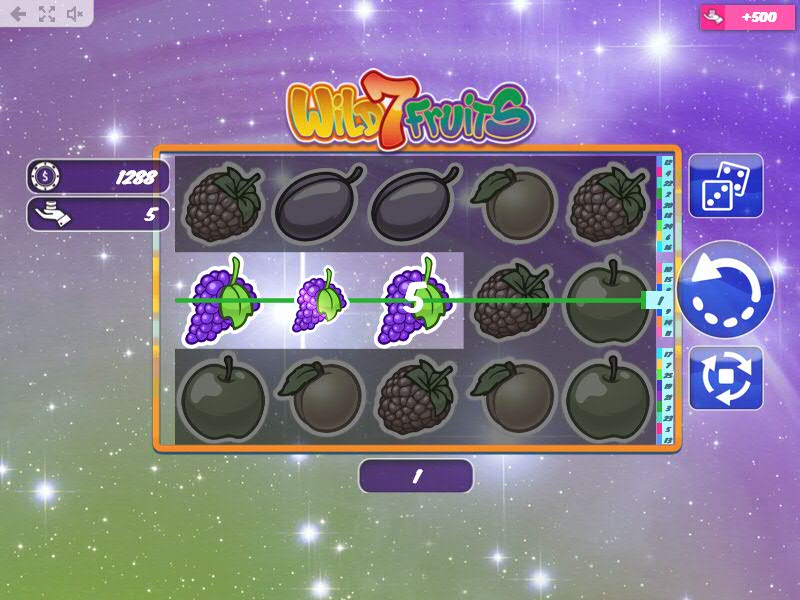Claim the +500 bonus credits
The height and width of the screenshot is (600, 800).
(738, 17)
